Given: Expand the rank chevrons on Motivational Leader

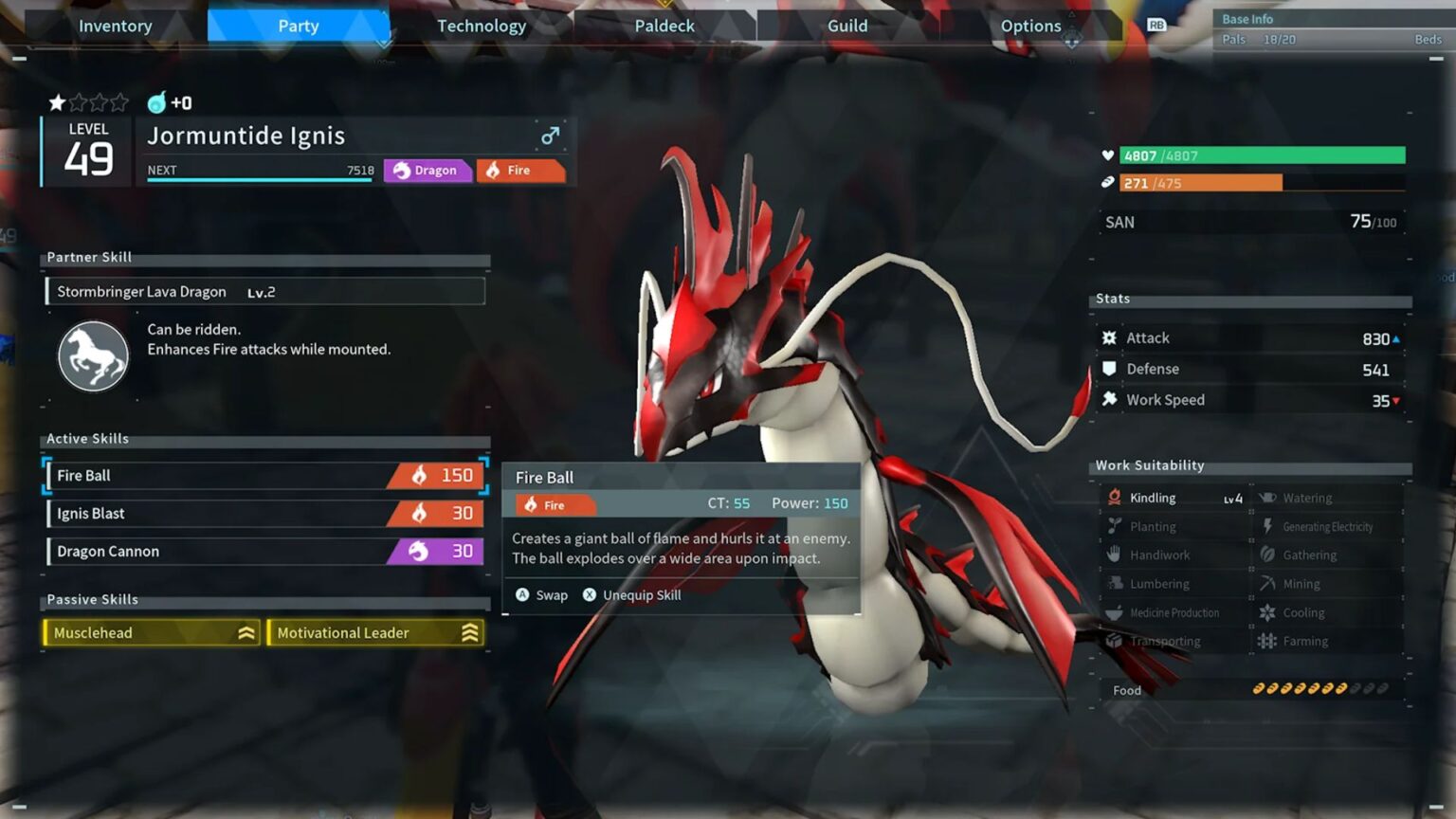Looking at the screenshot, I should (x=470, y=632).
